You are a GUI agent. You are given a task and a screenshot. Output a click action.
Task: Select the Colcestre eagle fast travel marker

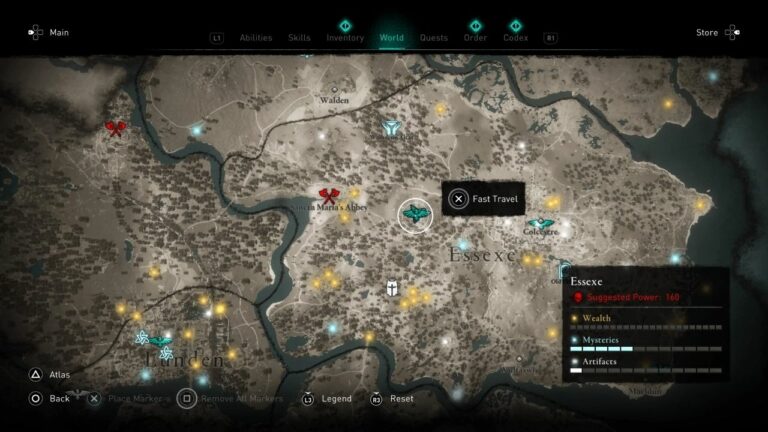[541, 224]
